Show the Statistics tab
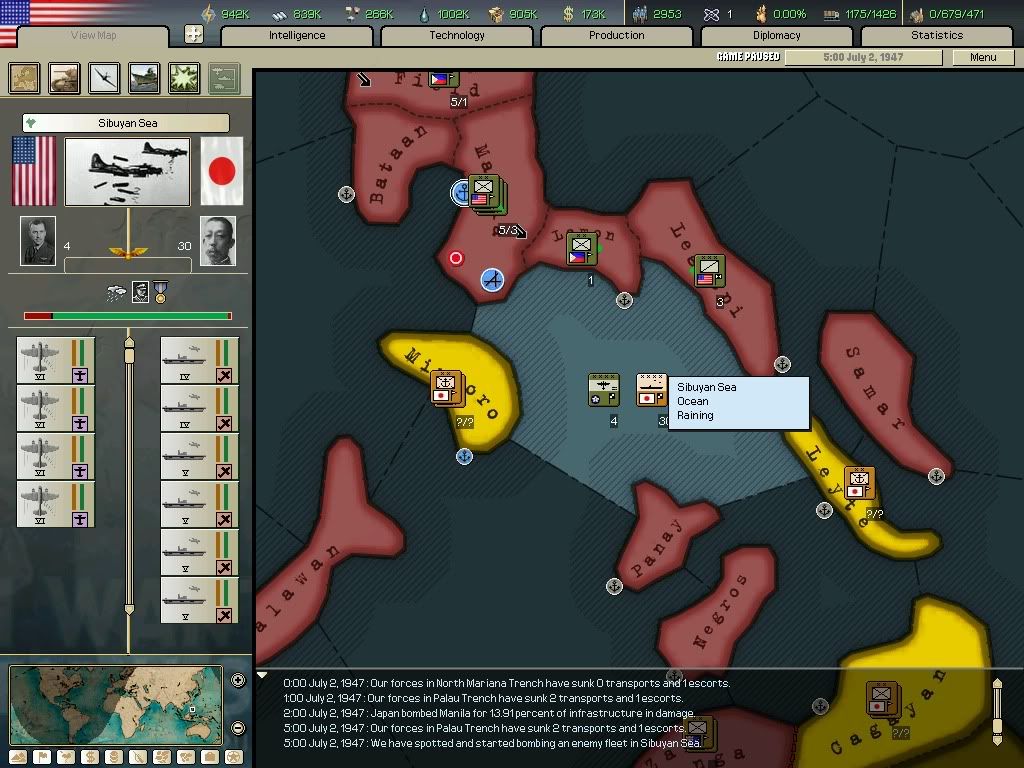 click(x=937, y=35)
